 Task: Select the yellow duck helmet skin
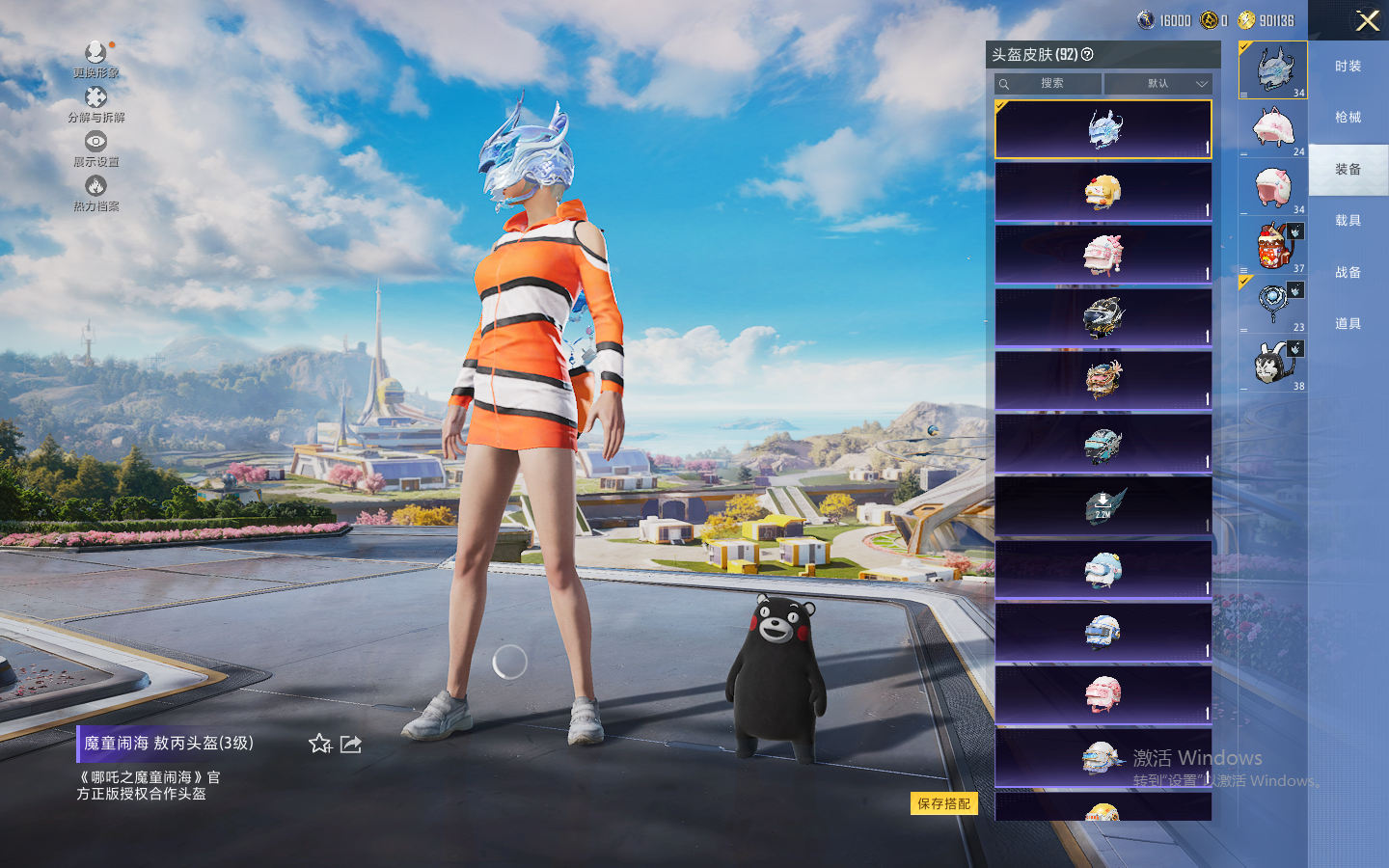click(1103, 192)
